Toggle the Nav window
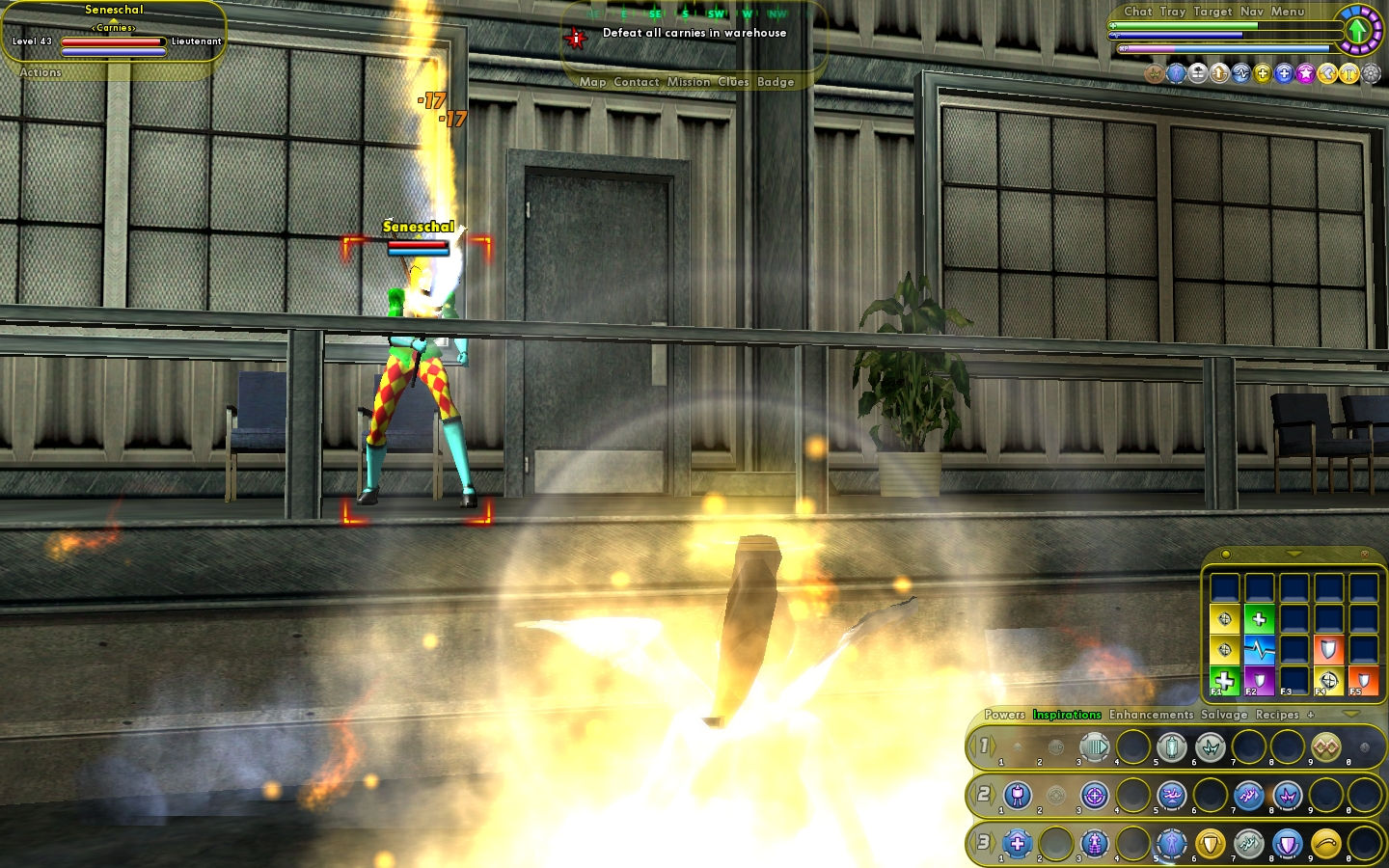The height and width of the screenshot is (868, 1389). tap(1252, 12)
